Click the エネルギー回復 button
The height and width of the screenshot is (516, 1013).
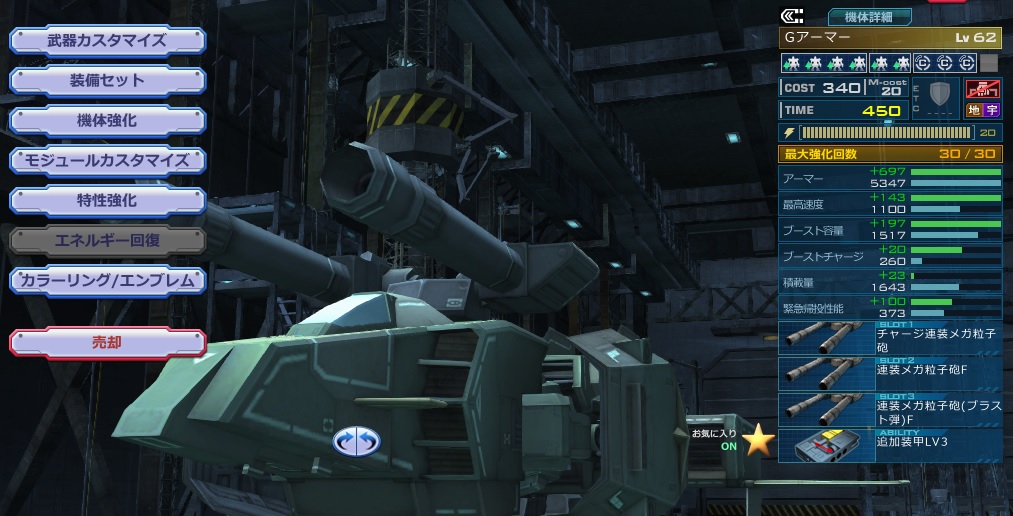(108, 240)
